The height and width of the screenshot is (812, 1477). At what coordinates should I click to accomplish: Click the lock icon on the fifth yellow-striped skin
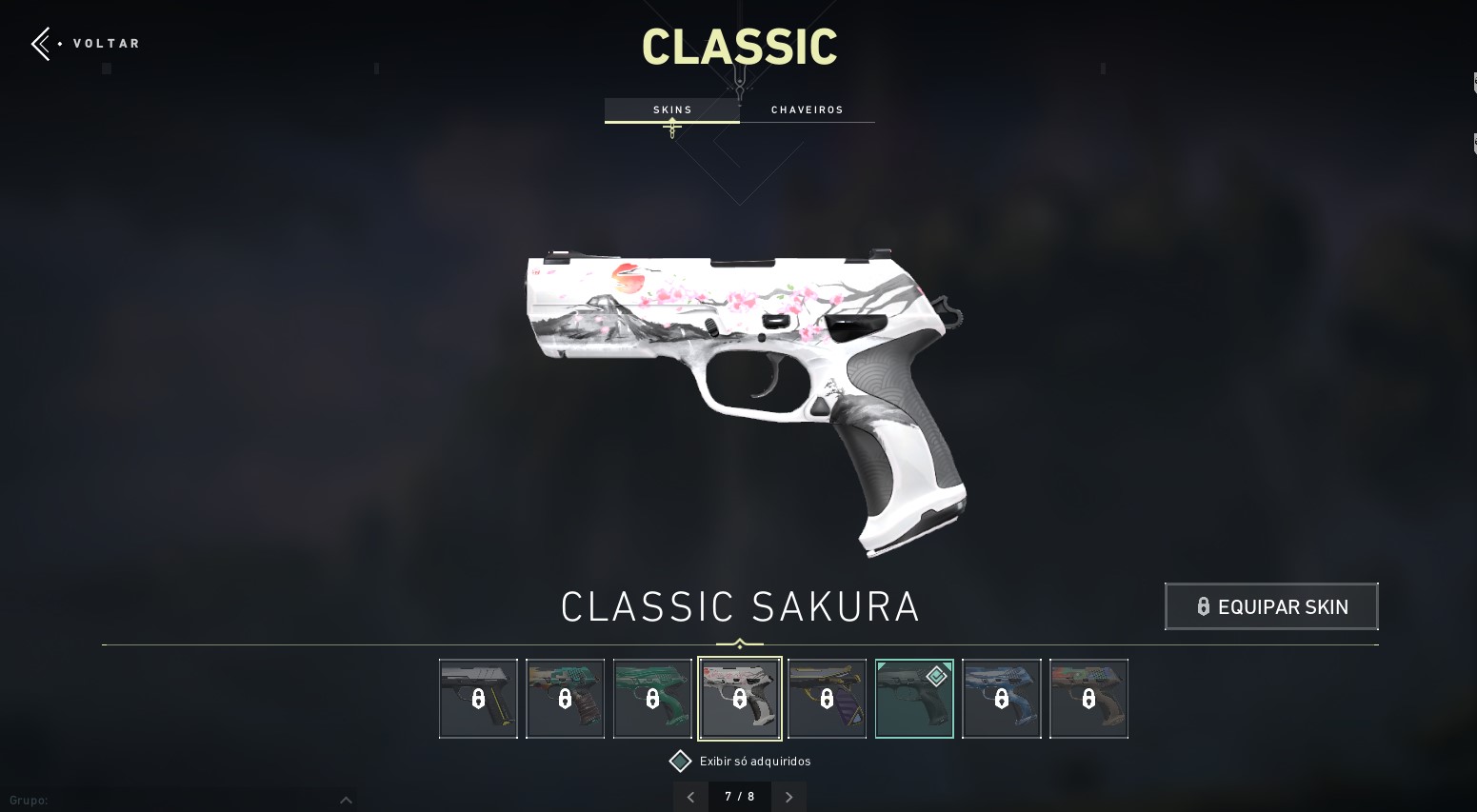[827, 699]
